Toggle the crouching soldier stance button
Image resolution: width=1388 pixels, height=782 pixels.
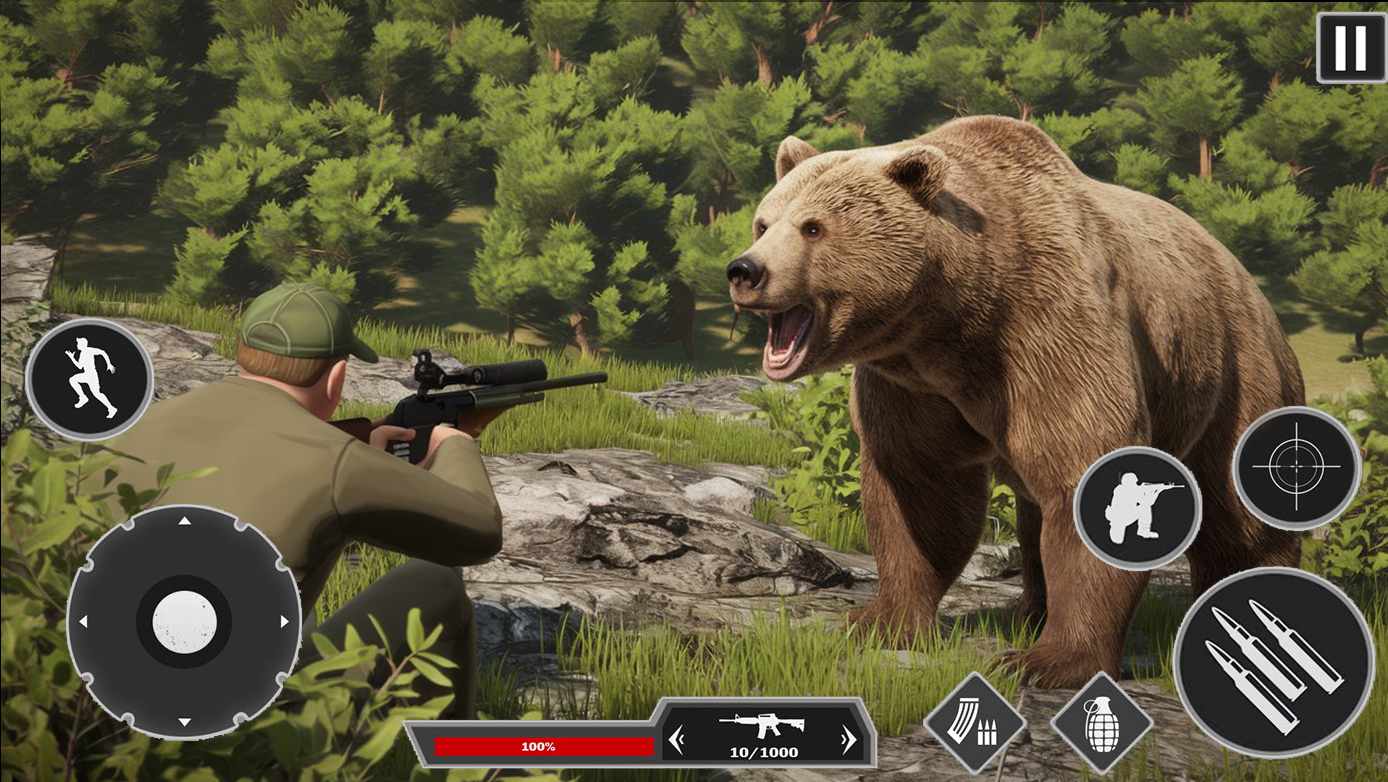pos(1137,508)
